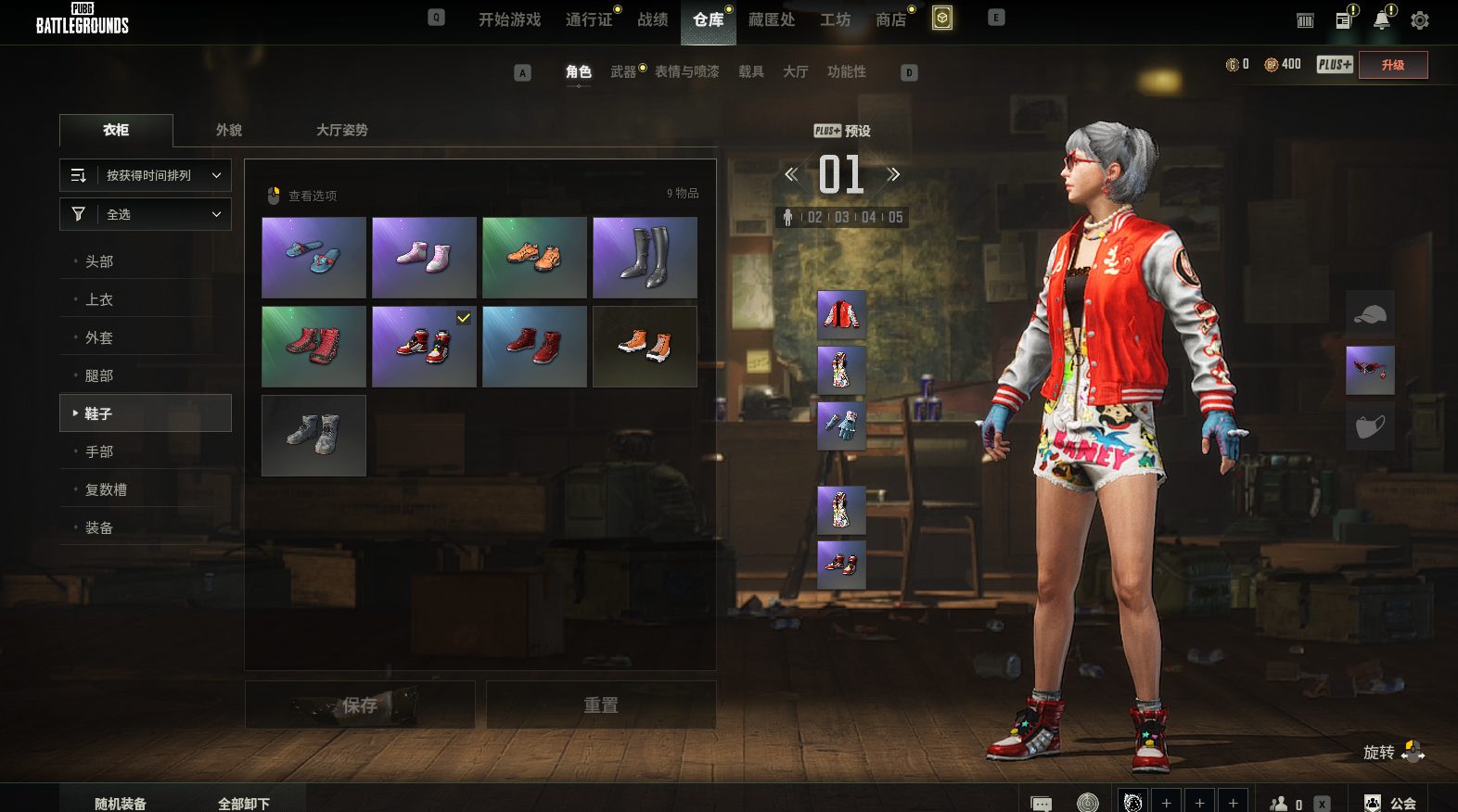1458x812 pixels.
Task: Switch to the 商店 shop tab
Action: (x=890, y=19)
